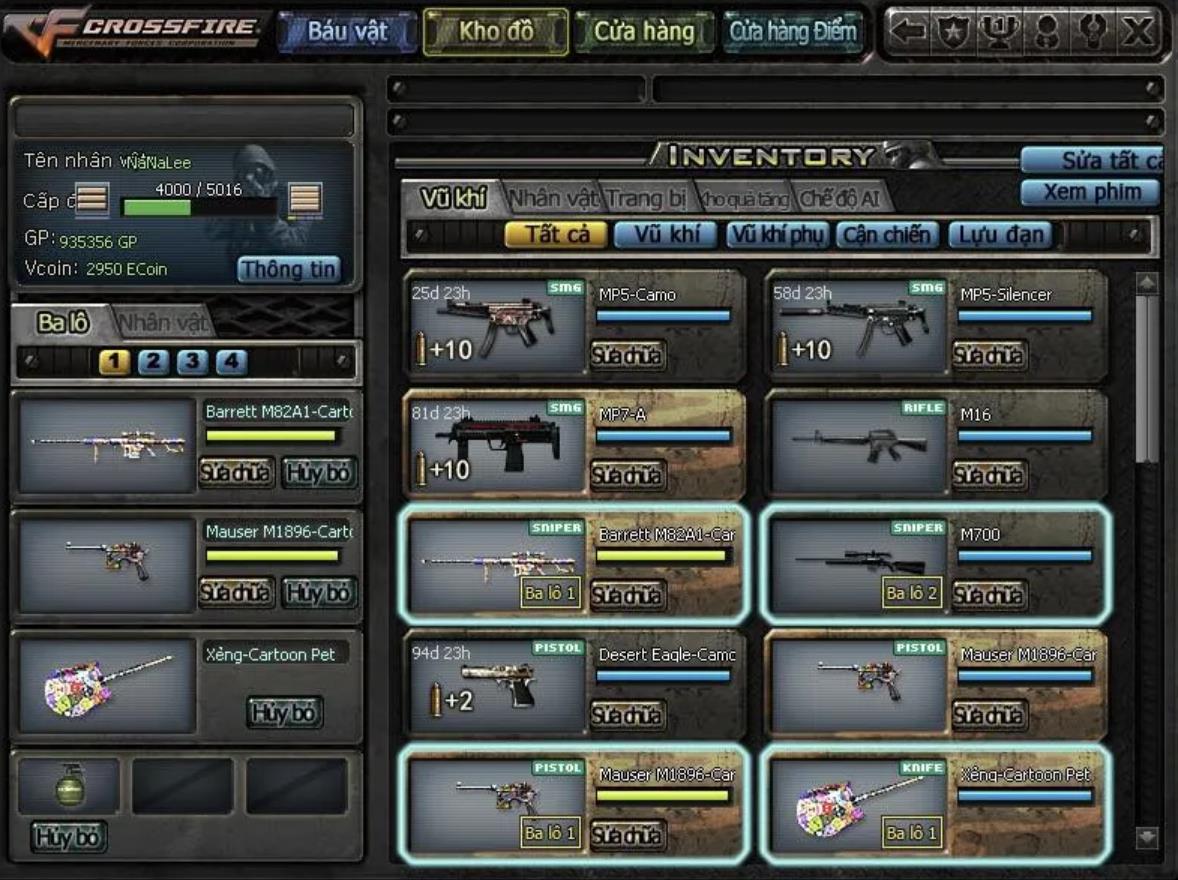
Task: Open the Báu vật menu
Action: (346, 31)
